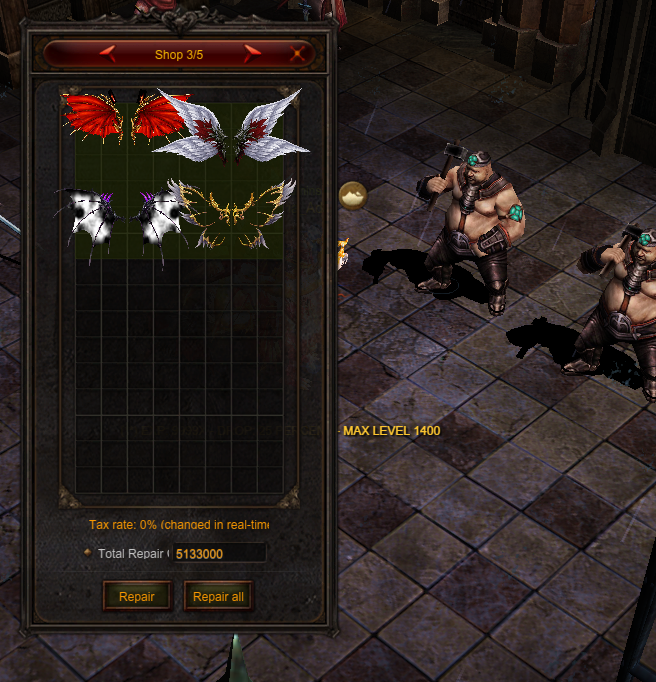The width and height of the screenshot is (656, 682).
Task: Close the Shop window
Action: tap(297, 54)
